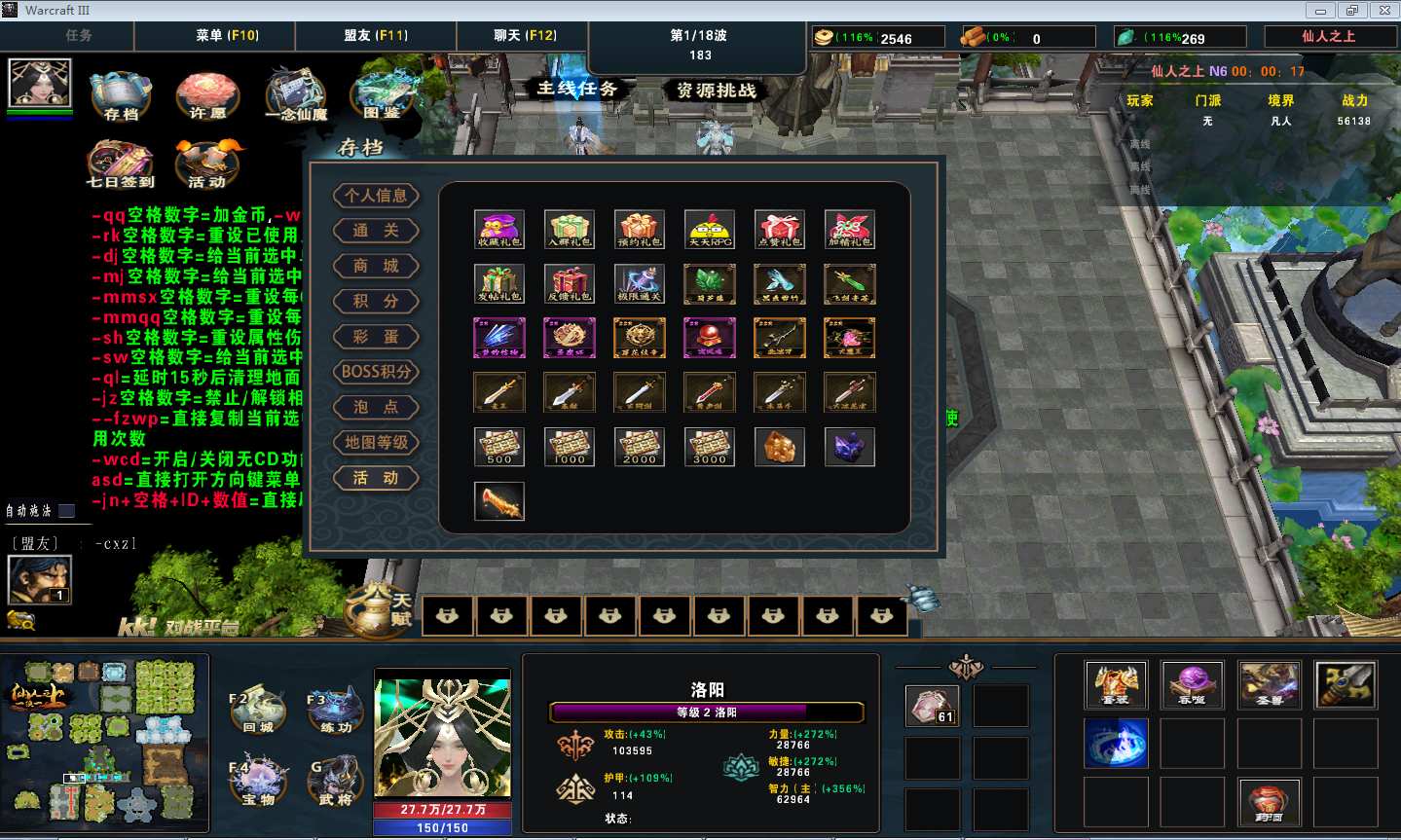Close the Warcraft III window
Image resolution: width=1401 pixels, height=840 pixels.
[1384, 11]
